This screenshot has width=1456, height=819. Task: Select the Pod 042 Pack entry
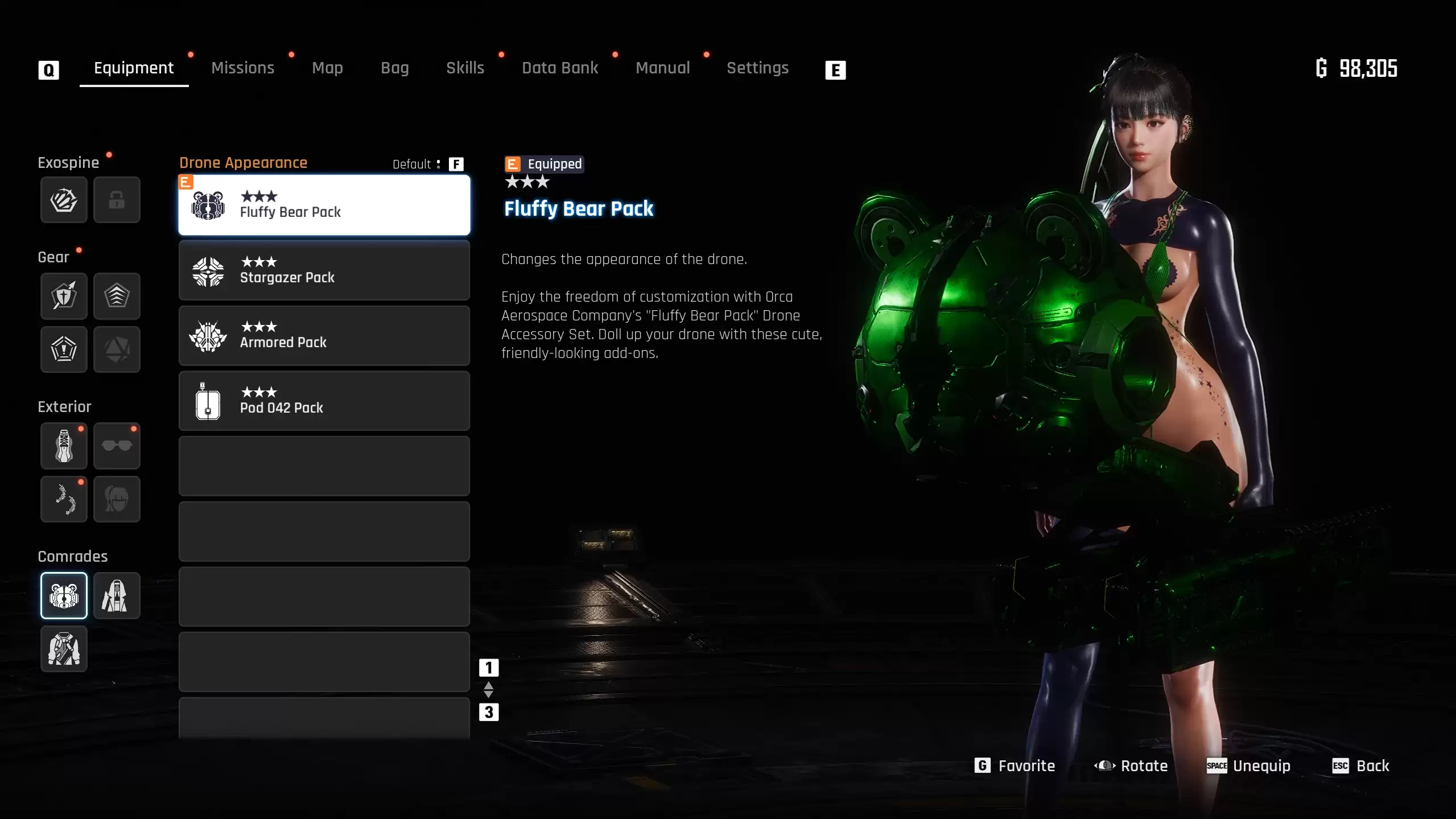[x=324, y=401]
